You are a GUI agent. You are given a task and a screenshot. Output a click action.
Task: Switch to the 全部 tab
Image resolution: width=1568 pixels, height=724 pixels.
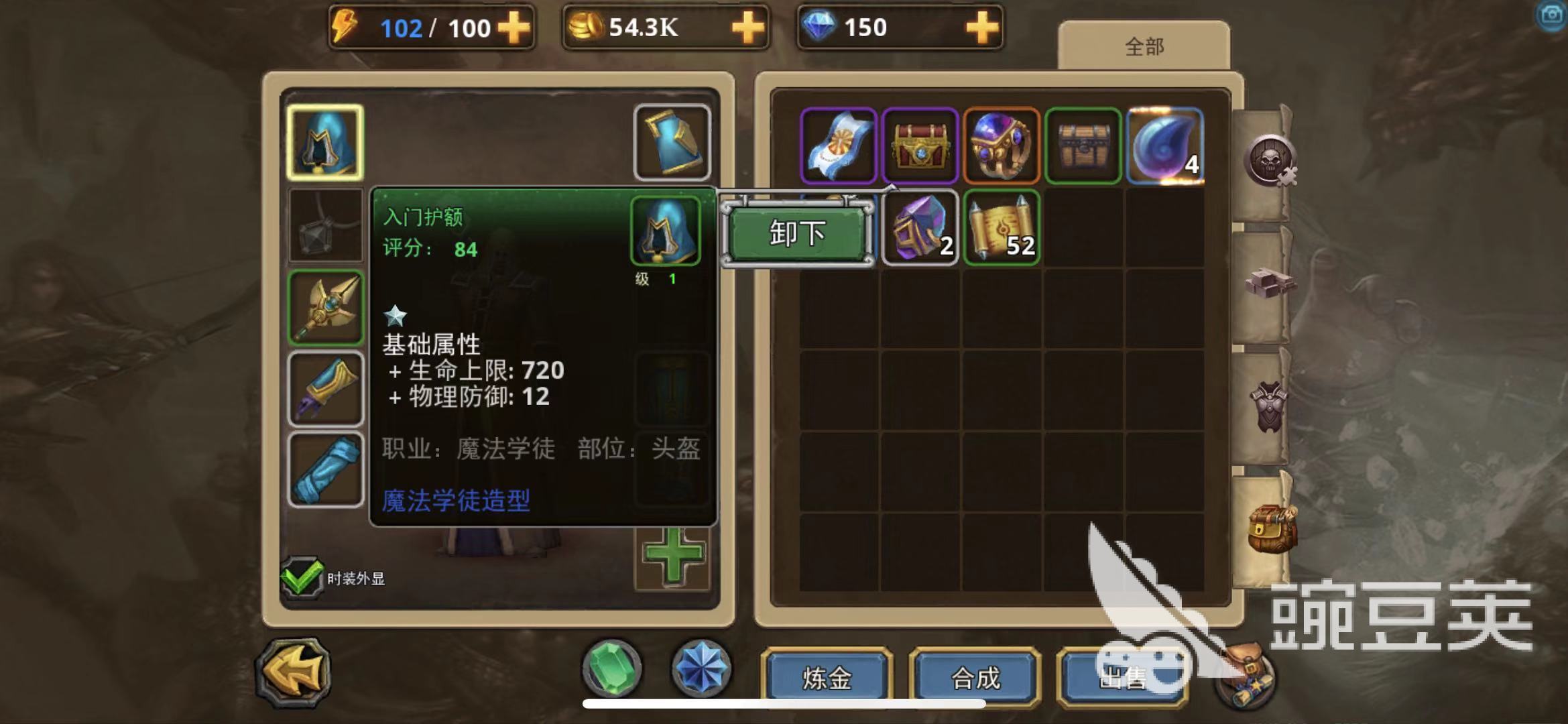click(1144, 46)
